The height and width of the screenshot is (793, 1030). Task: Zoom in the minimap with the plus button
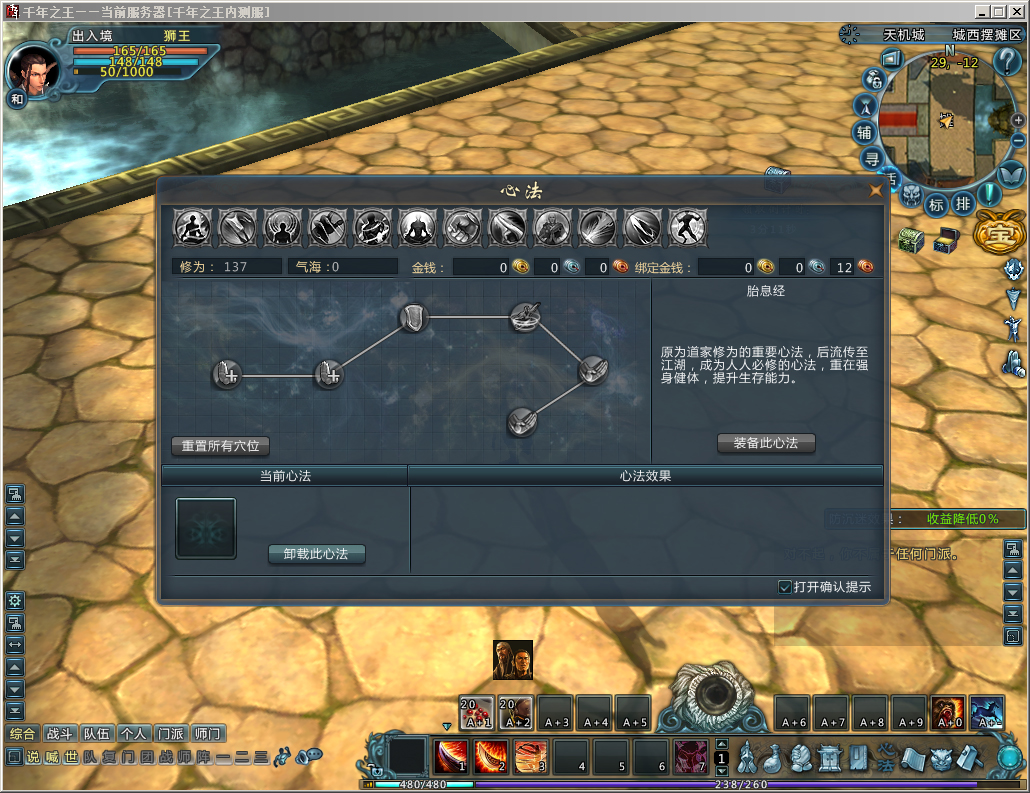pos(1018,120)
